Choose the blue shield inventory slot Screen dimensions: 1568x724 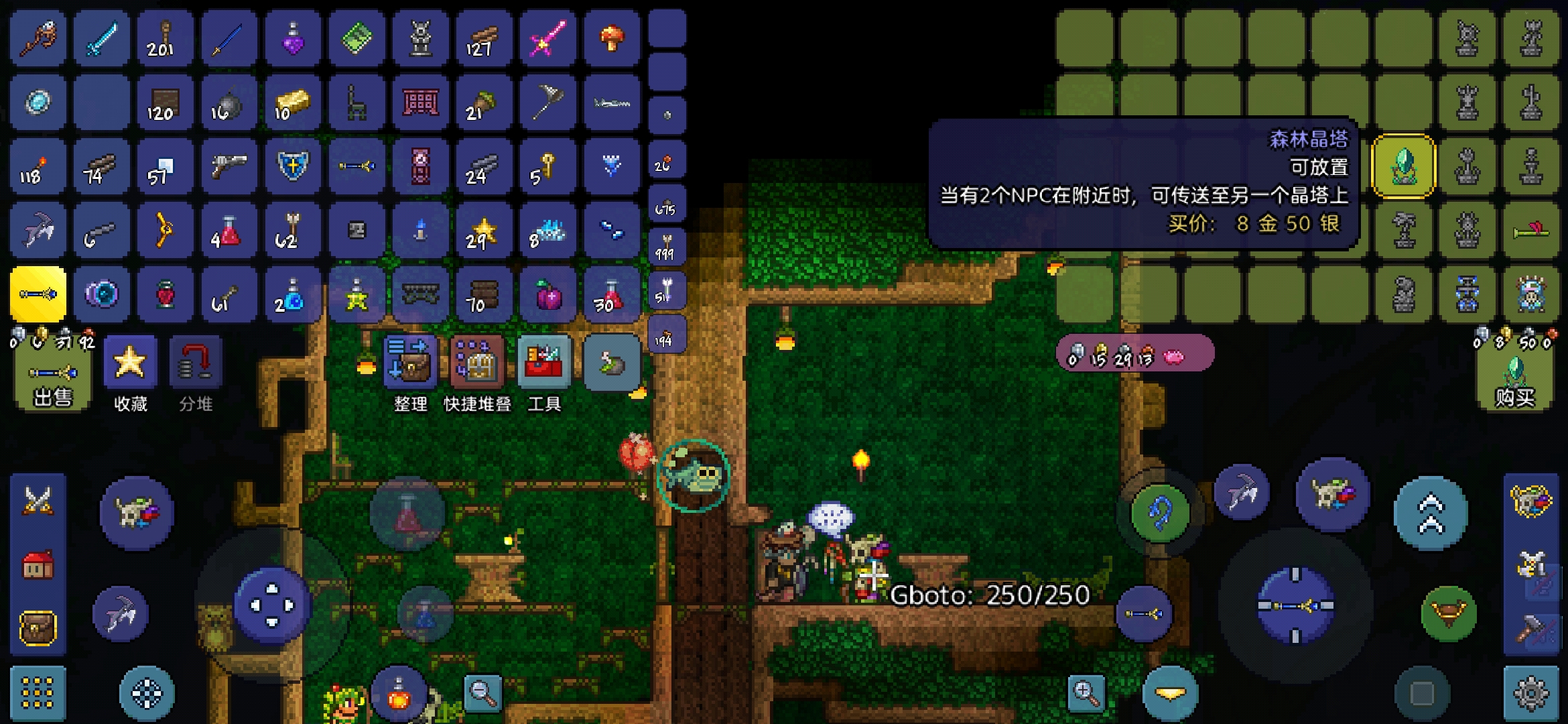pyautogui.click(x=292, y=166)
